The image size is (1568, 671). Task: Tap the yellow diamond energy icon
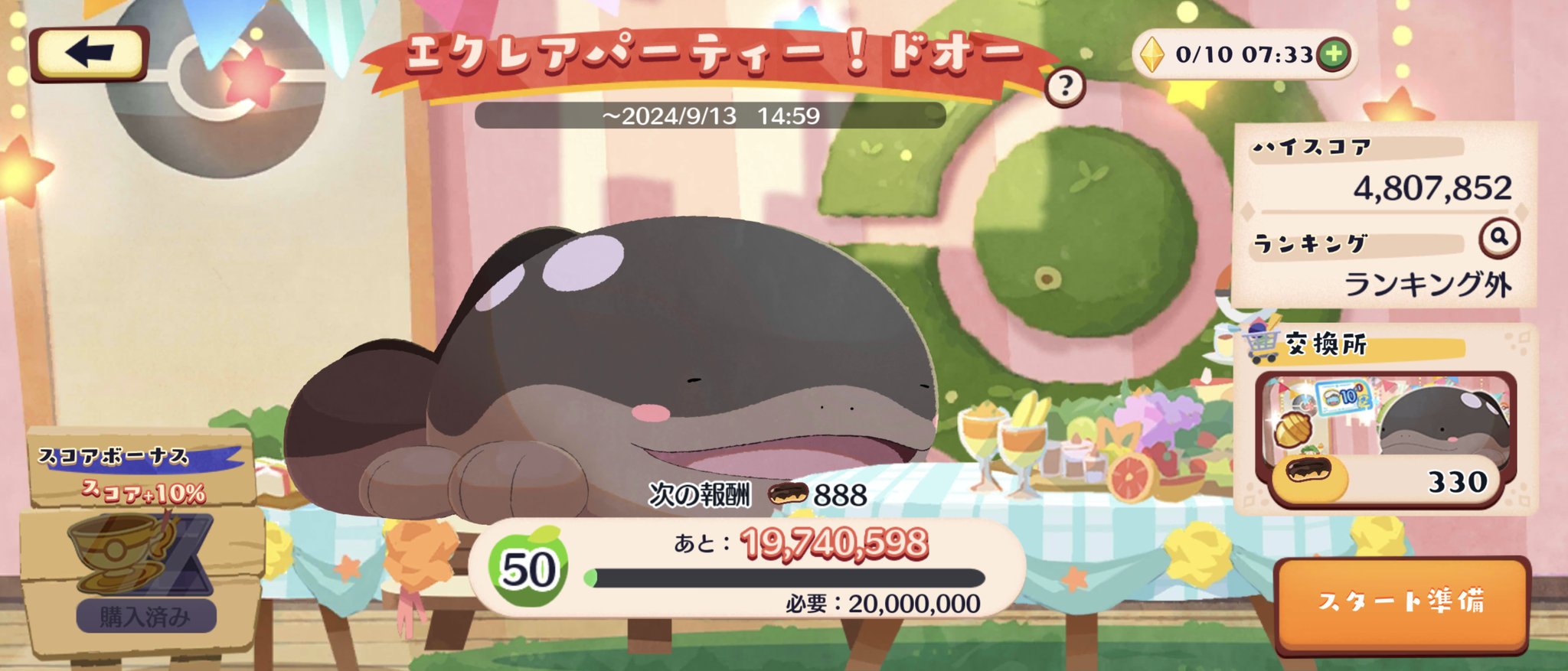pyautogui.click(x=1152, y=54)
